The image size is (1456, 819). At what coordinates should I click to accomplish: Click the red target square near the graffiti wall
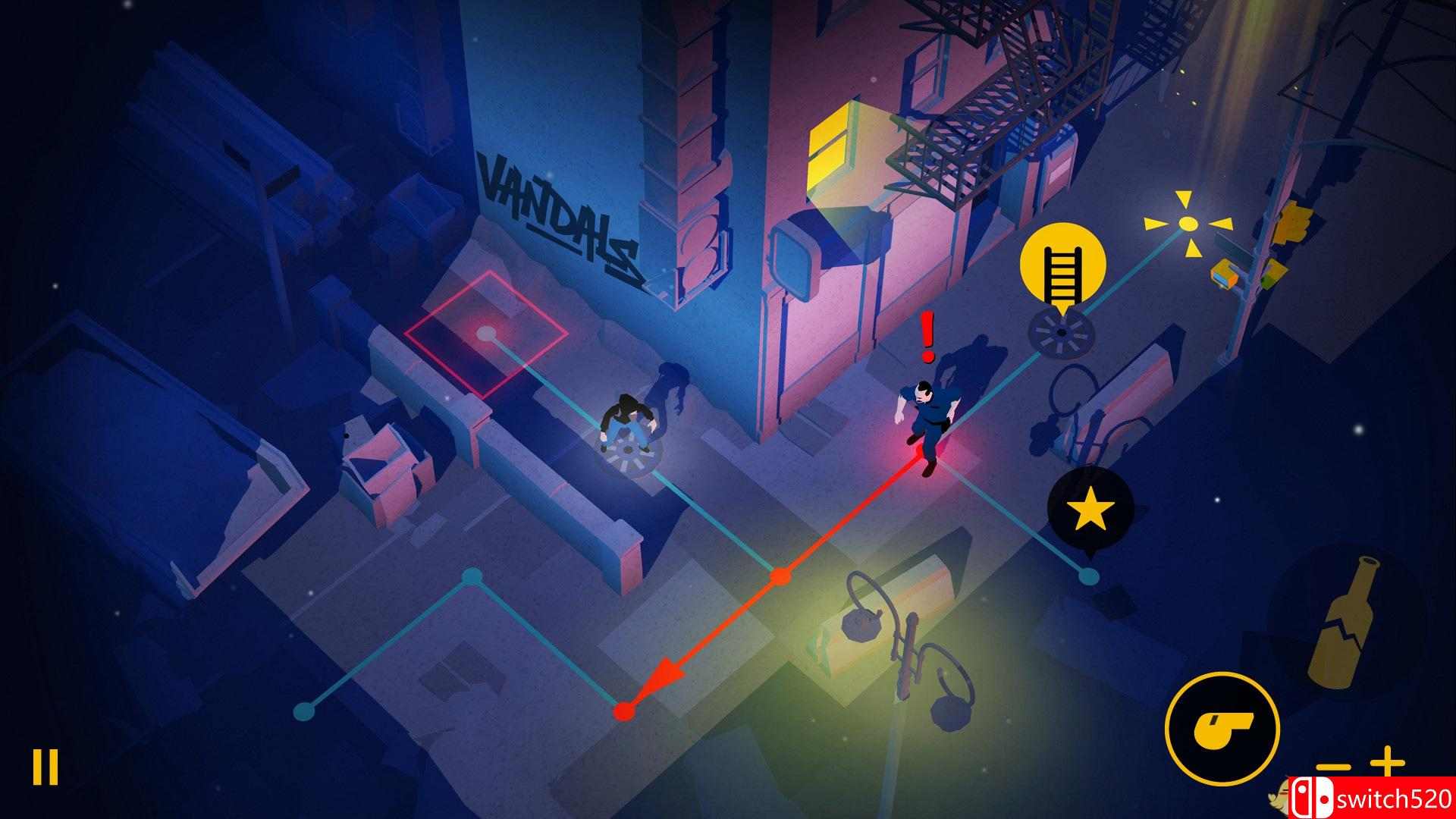(x=488, y=334)
